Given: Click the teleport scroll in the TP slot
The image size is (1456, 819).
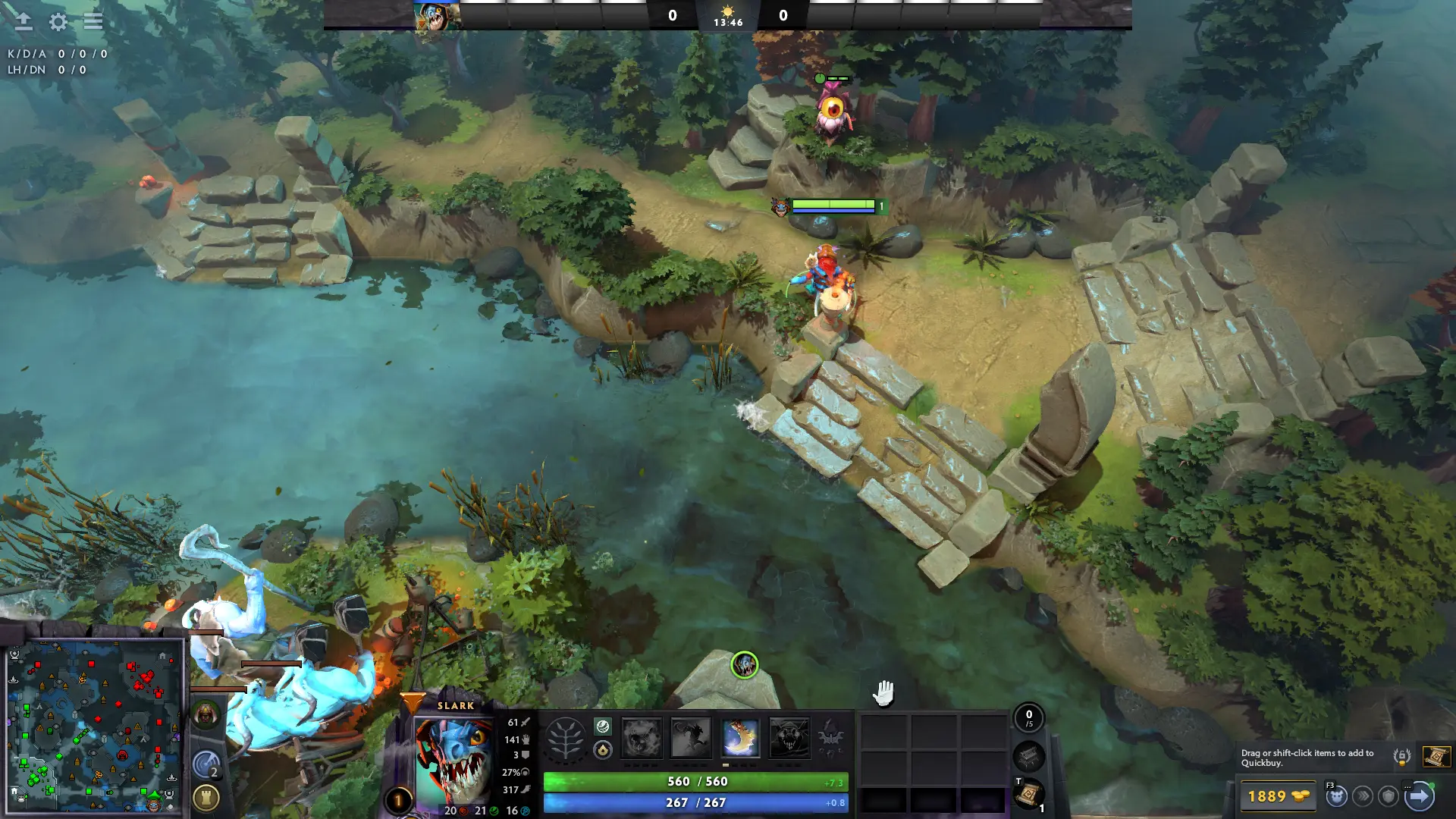Looking at the screenshot, I should coord(1029,795).
